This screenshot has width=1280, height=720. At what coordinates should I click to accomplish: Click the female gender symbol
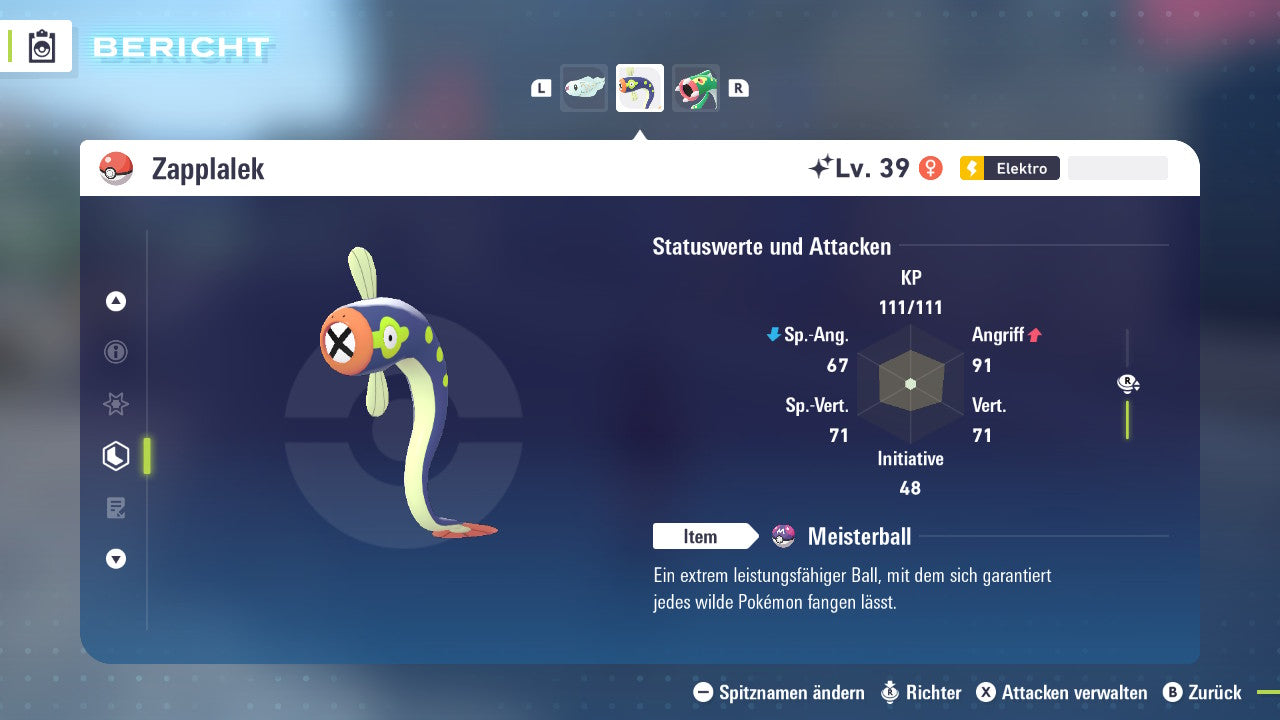pyautogui.click(x=932, y=168)
